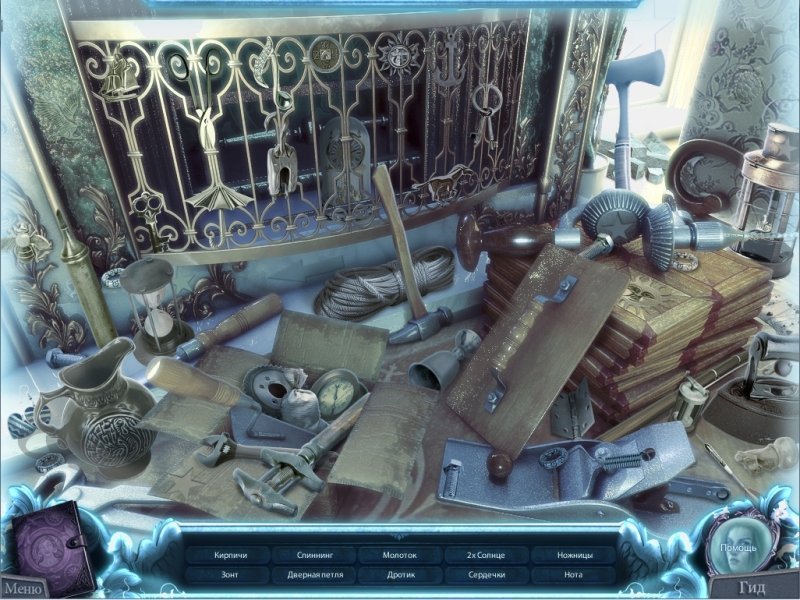The width and height of the screenshot is (800, 600).
Task: Click the 2х Солнце list entry
Action: coord(485,554)
